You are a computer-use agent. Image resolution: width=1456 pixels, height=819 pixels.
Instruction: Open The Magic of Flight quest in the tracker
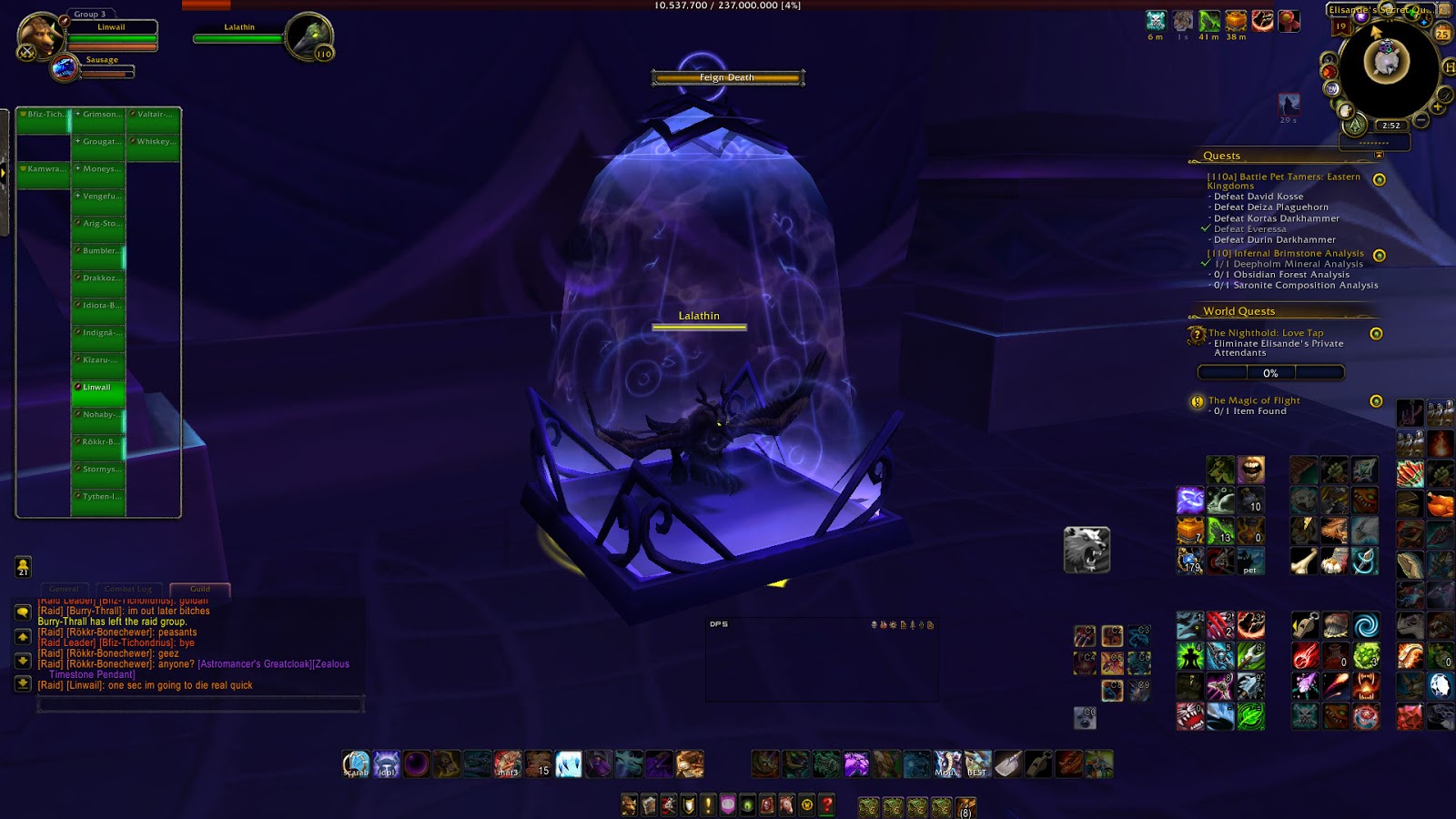[1254, 400]
